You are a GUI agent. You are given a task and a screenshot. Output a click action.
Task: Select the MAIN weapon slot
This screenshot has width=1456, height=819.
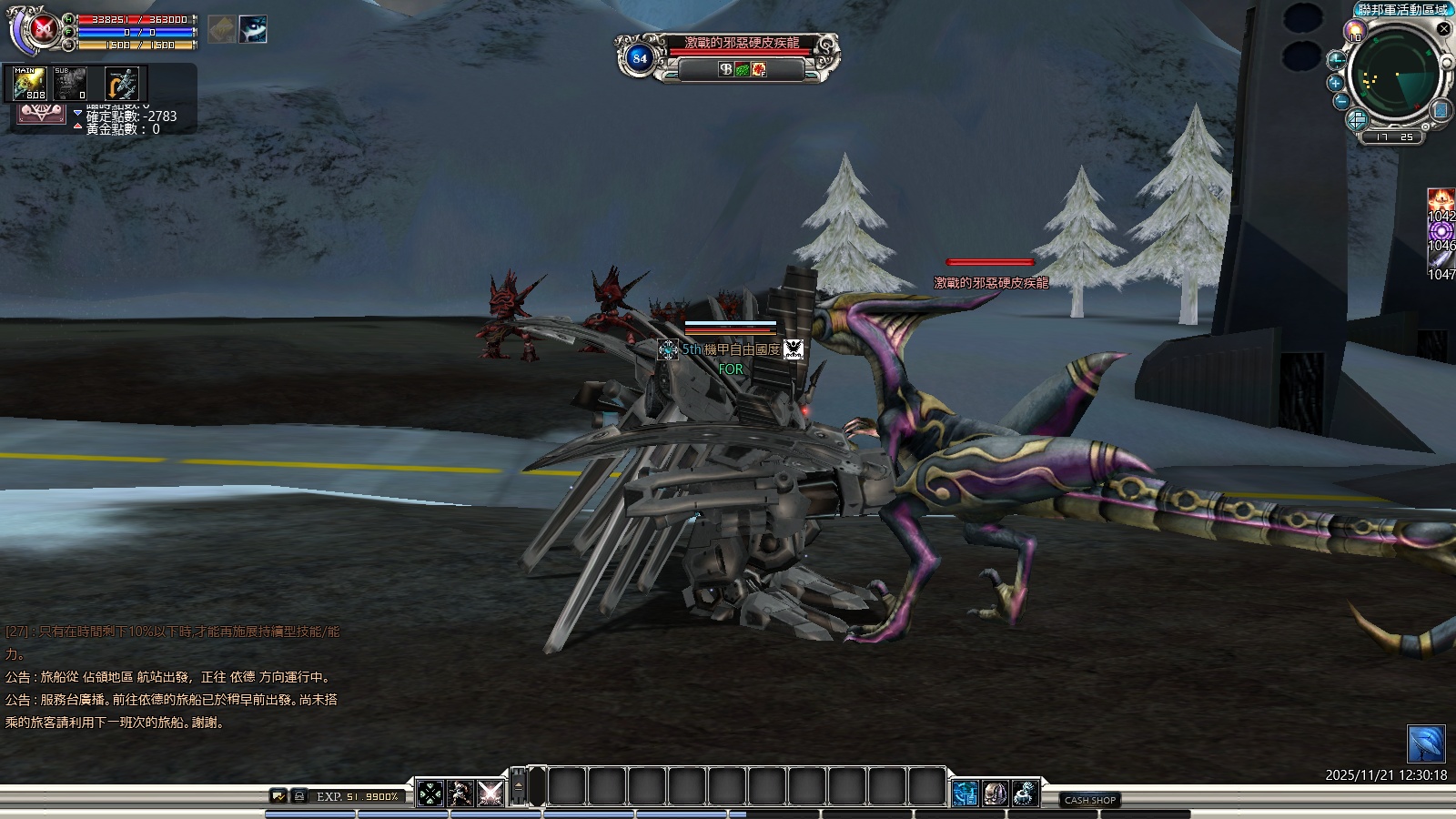[29, 84]
